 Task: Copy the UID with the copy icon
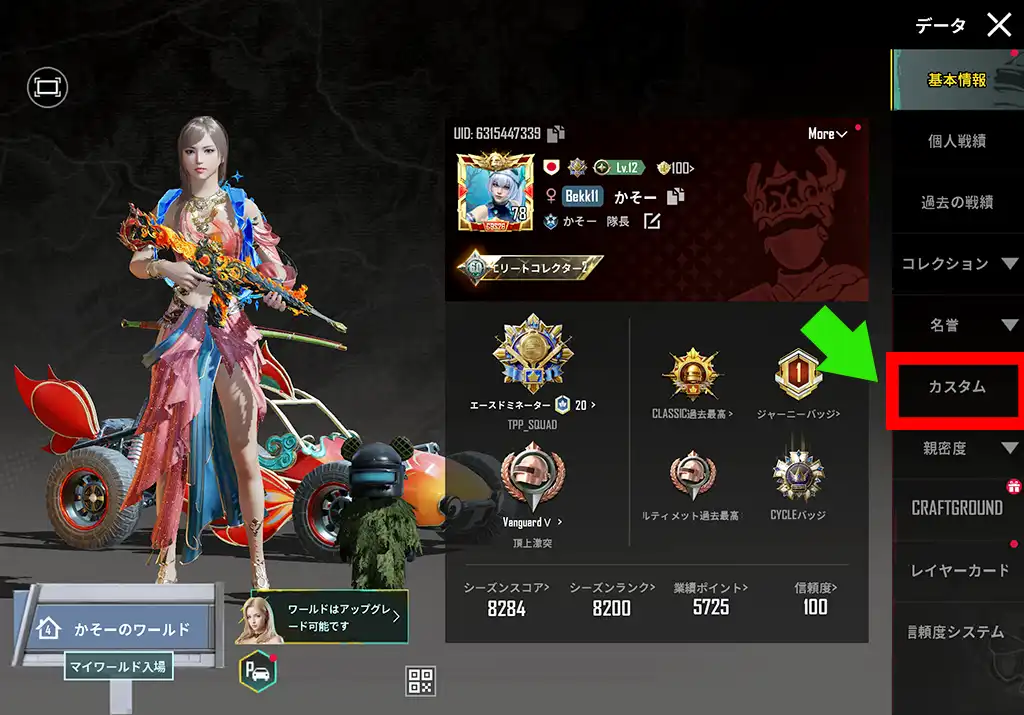(x=556, y=134)
